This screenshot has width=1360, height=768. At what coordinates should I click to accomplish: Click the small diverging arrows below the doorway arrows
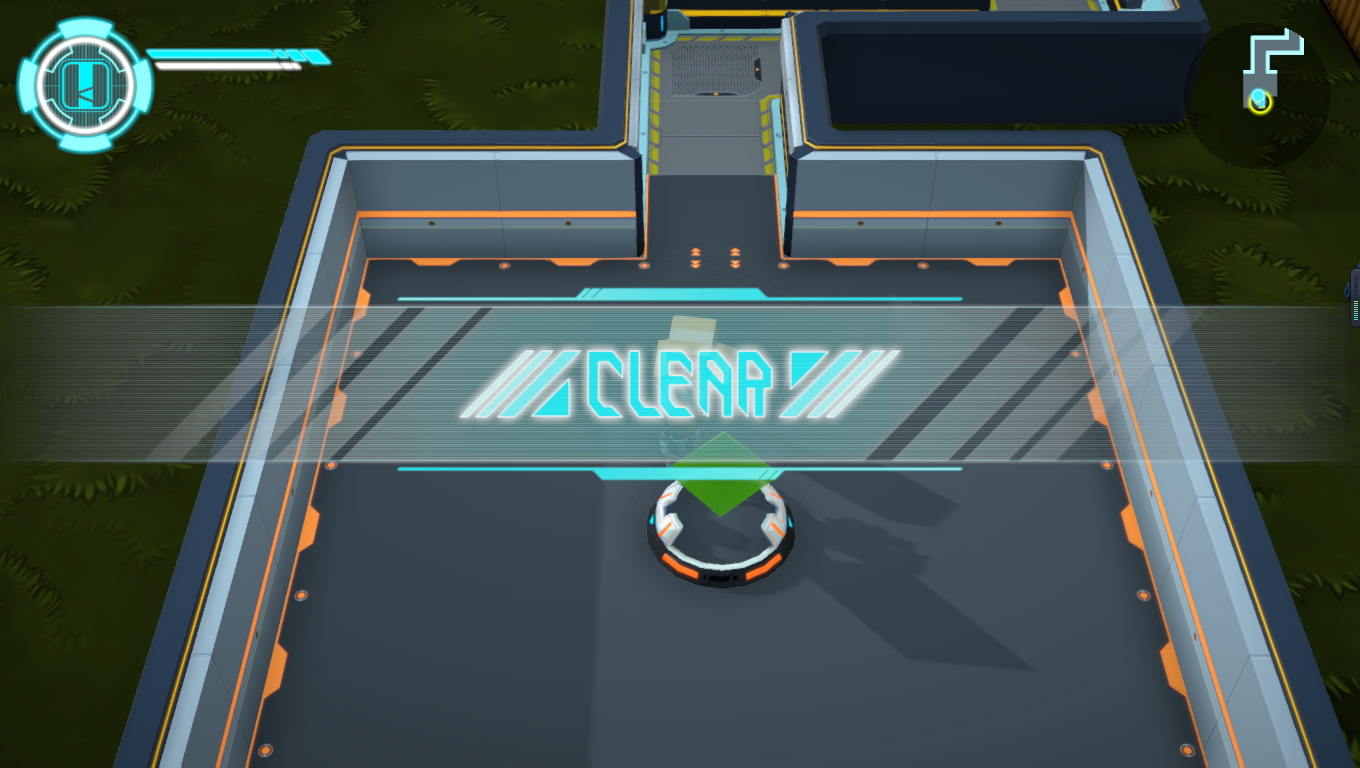point(713,266)
